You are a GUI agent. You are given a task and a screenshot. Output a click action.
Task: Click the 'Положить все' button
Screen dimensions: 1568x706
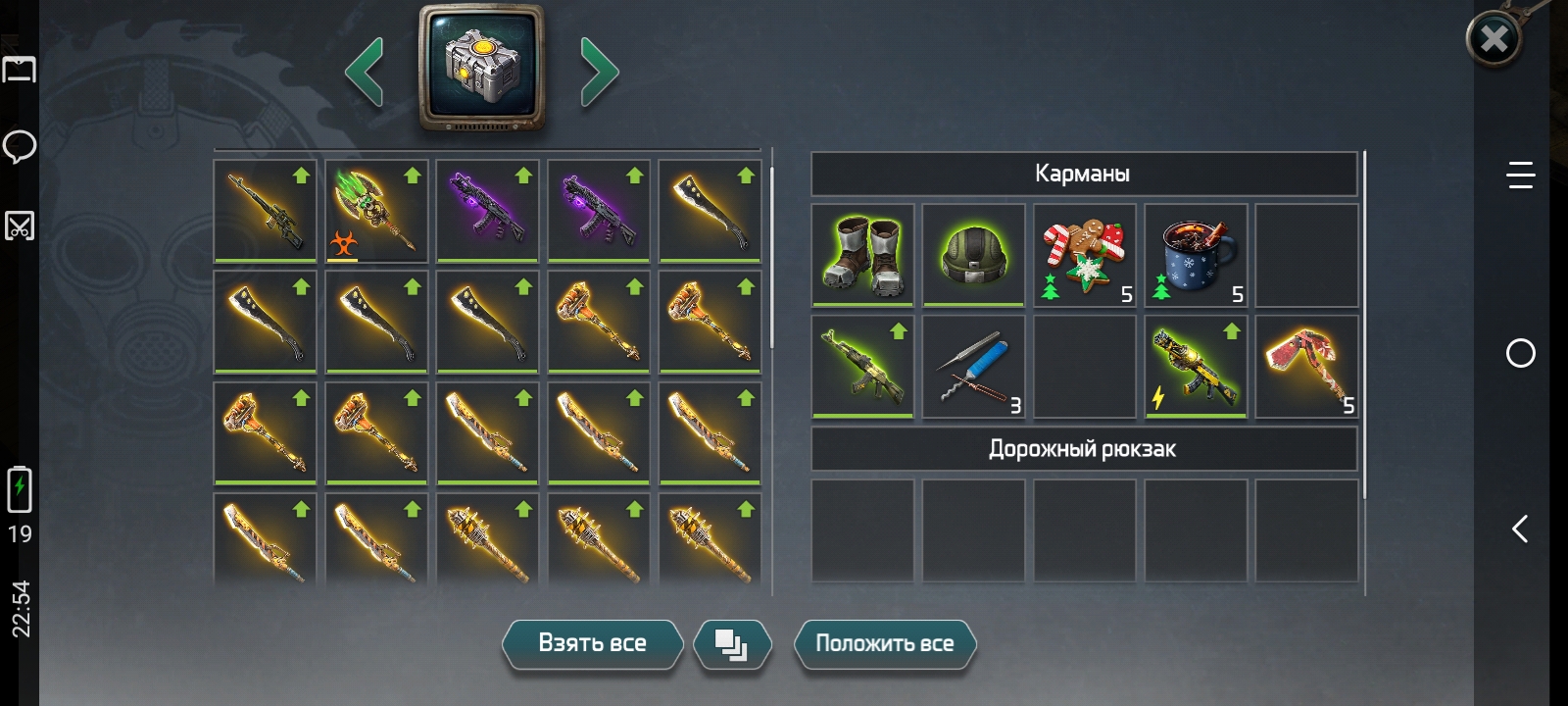click(x=884, y=644)
